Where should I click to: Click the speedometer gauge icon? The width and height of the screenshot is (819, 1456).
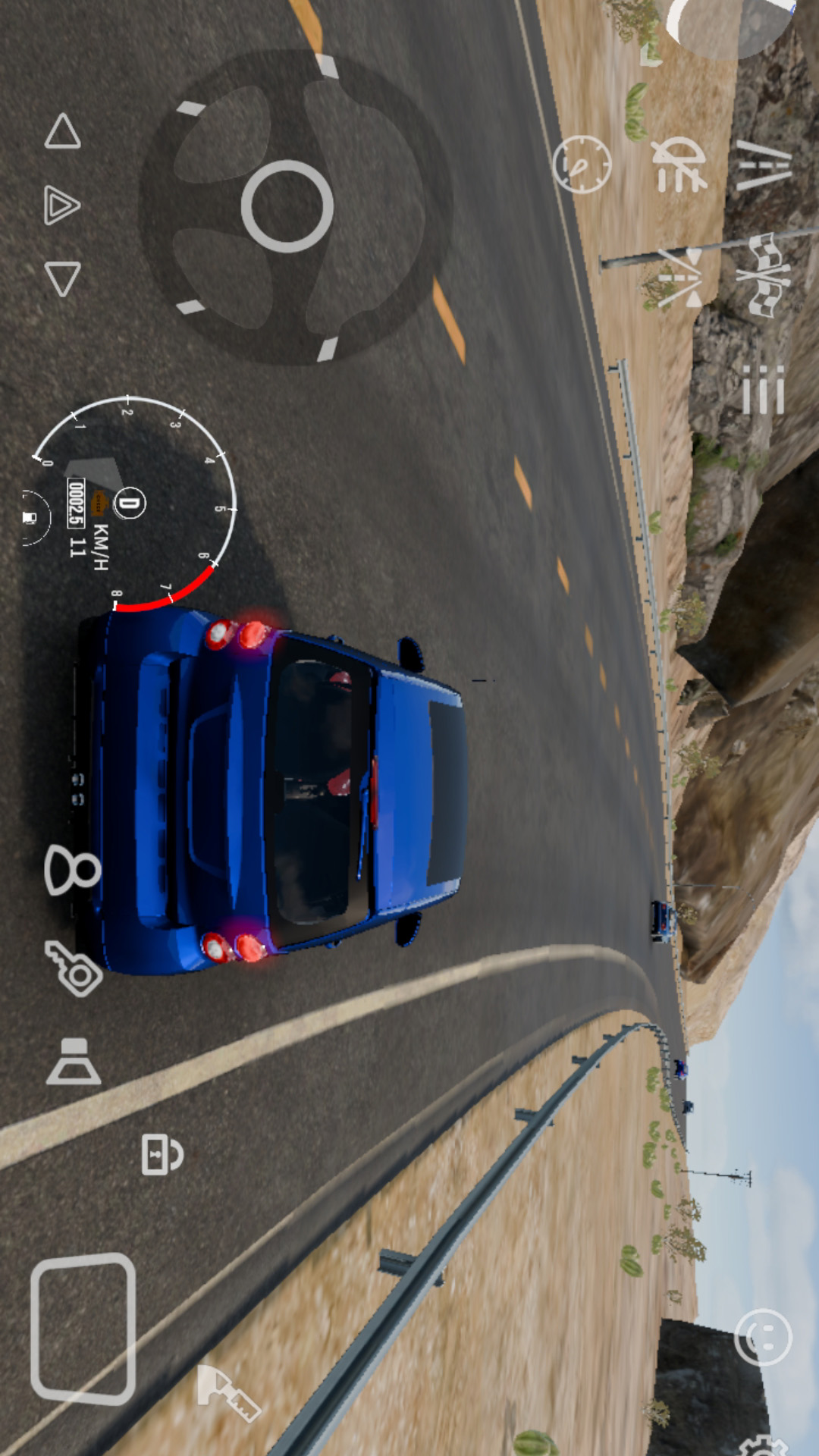582,164
